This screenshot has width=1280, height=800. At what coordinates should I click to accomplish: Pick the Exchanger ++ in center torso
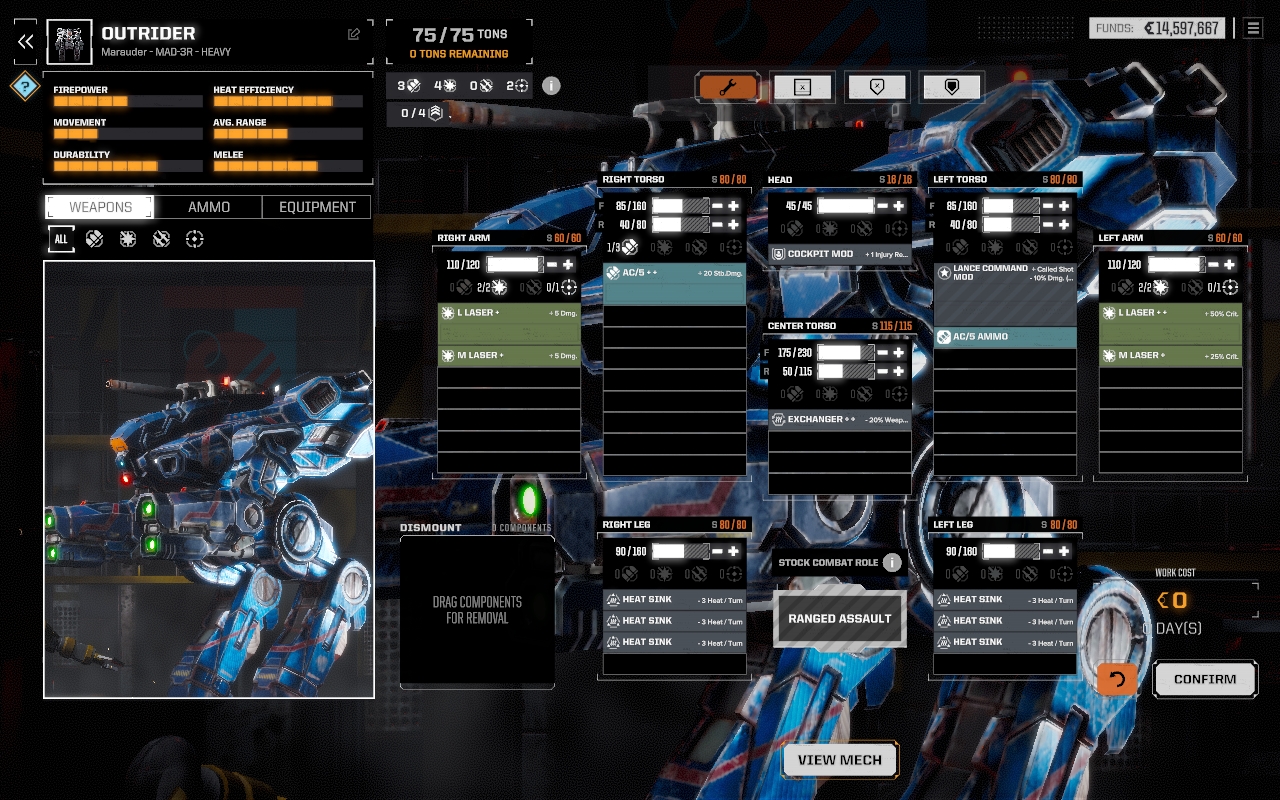click(840, 420)
